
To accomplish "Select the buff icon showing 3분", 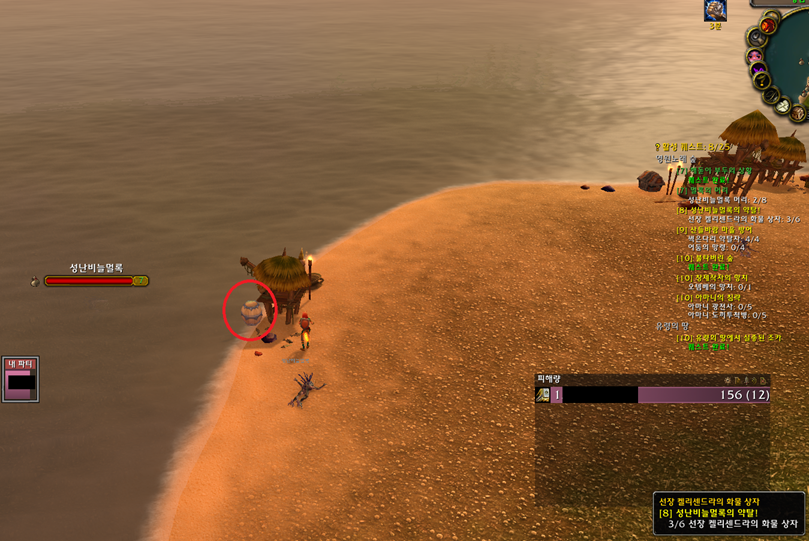I will (715, 11).
